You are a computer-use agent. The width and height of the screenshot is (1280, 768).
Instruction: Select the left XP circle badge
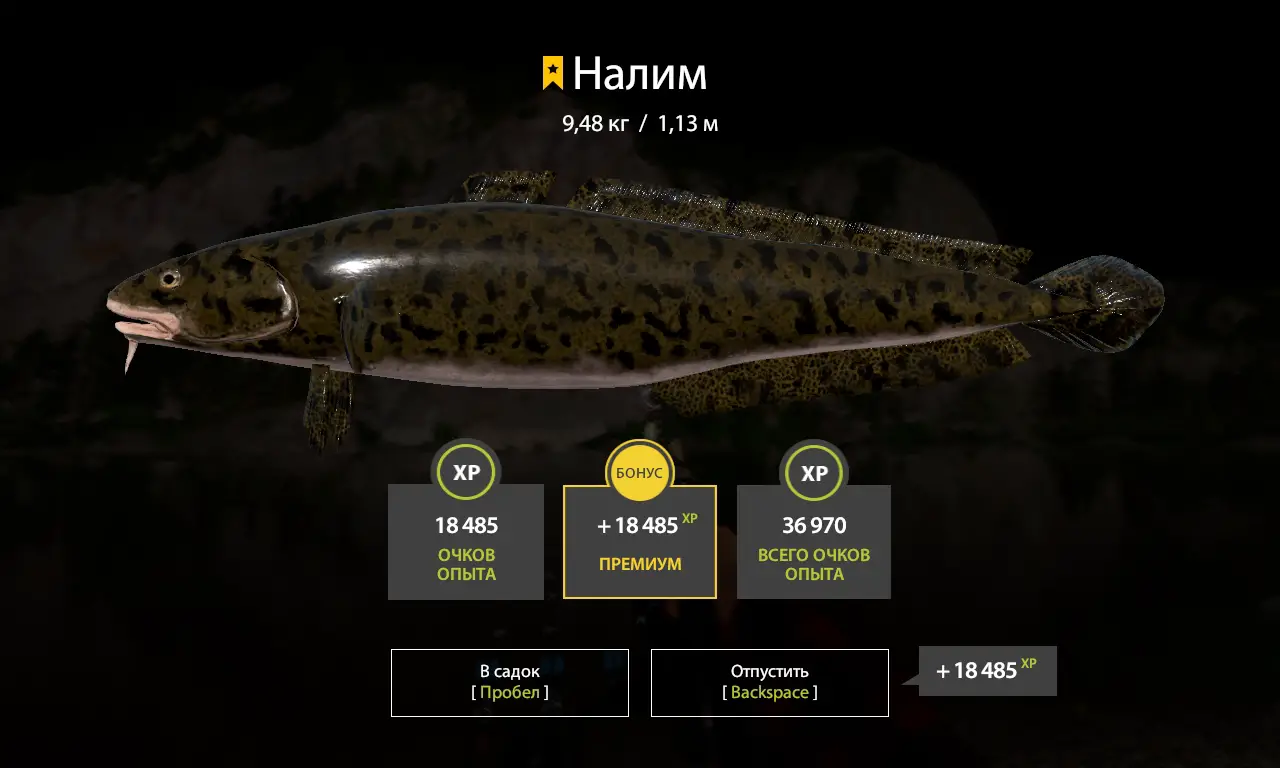[466, 472]
